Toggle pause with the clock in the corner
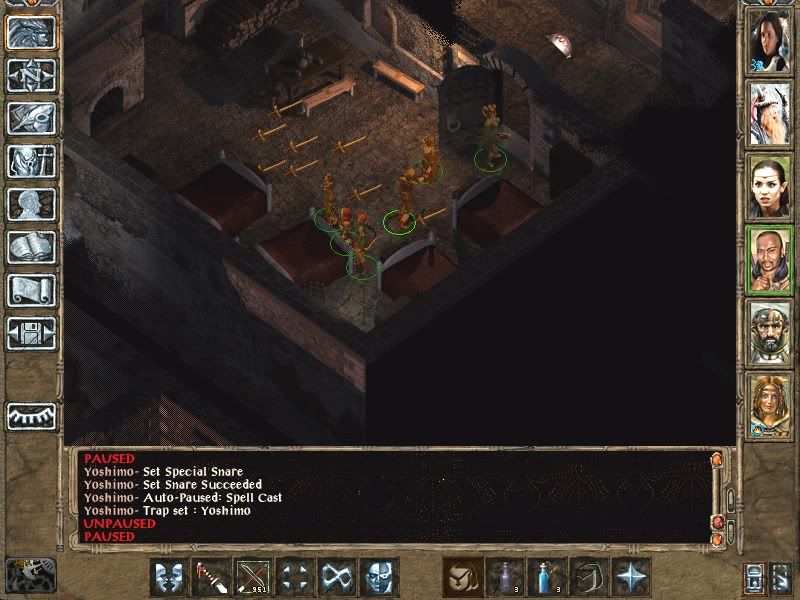 pos(30,574)
